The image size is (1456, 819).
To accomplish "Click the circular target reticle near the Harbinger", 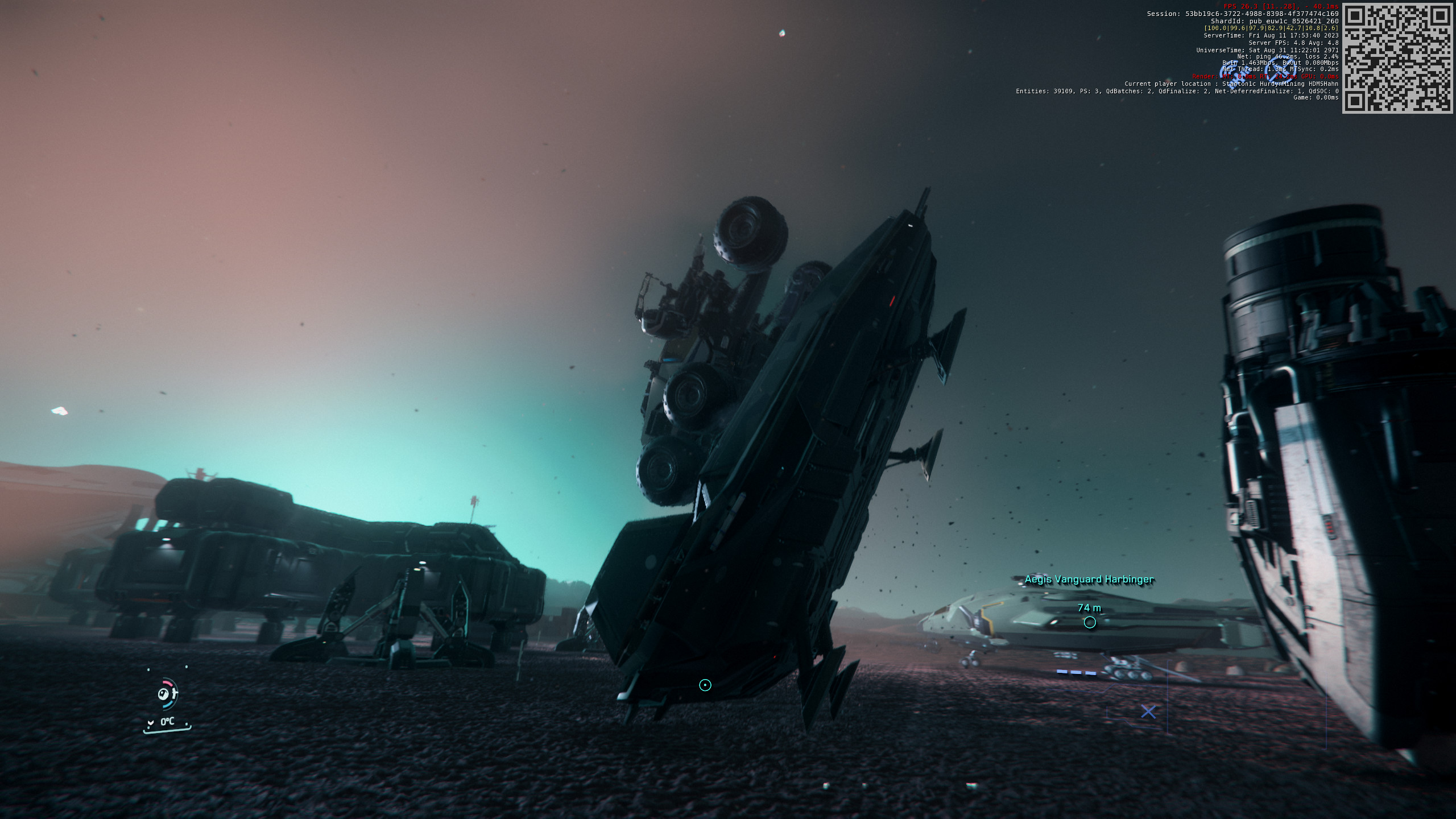I will click(1090, 622).
